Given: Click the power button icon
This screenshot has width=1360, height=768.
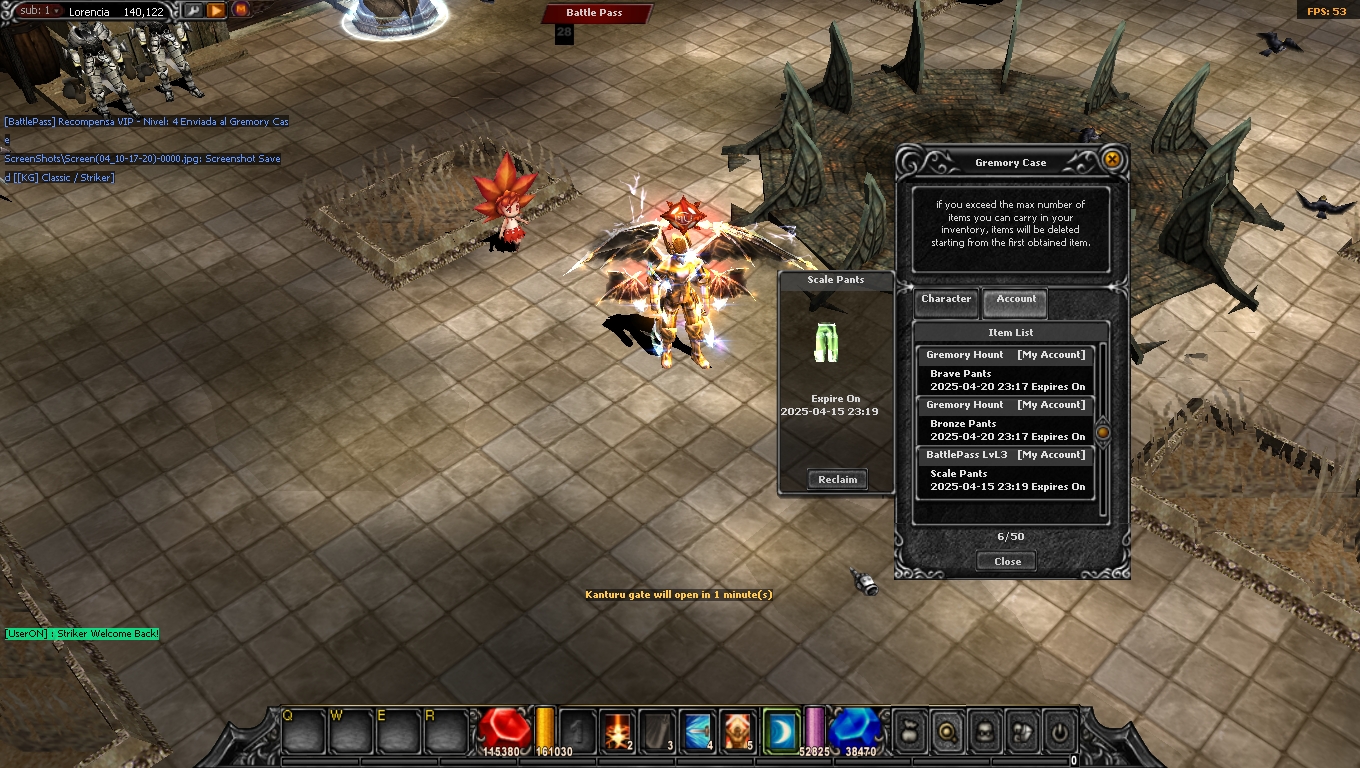Looking at the screenshot, I should coord(1059,732).
